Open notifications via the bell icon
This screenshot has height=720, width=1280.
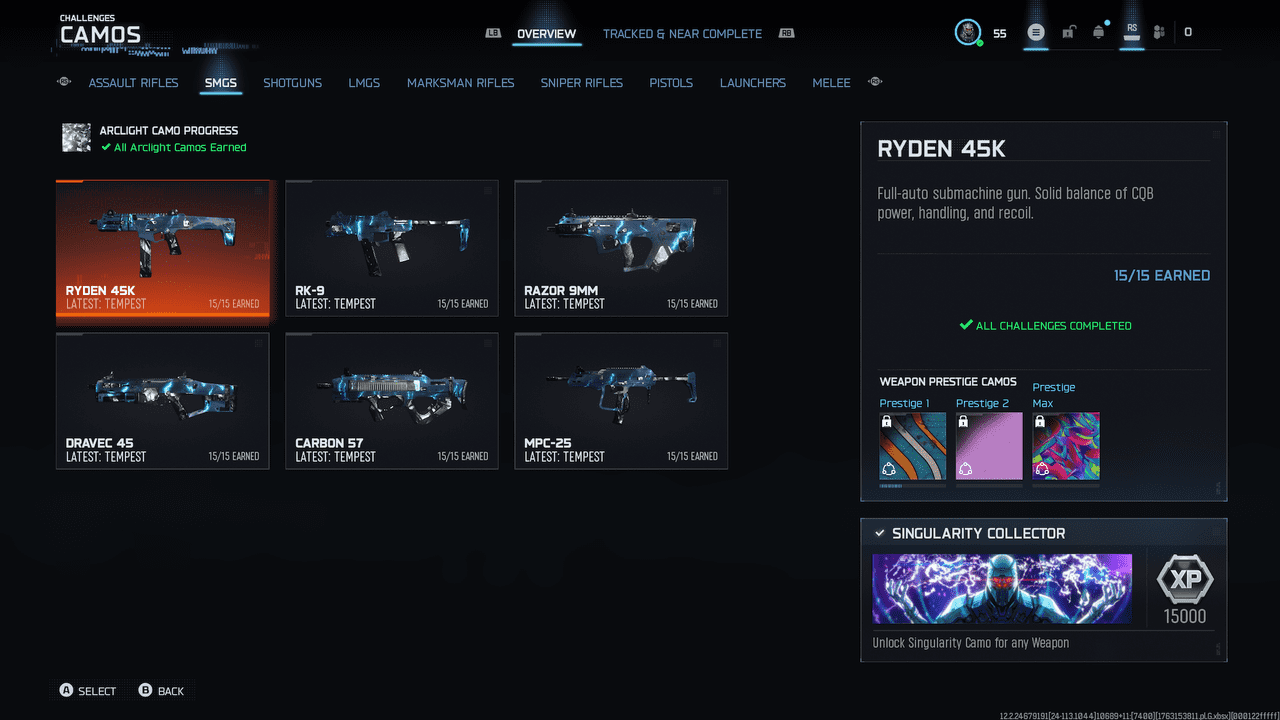[1098, 31]
